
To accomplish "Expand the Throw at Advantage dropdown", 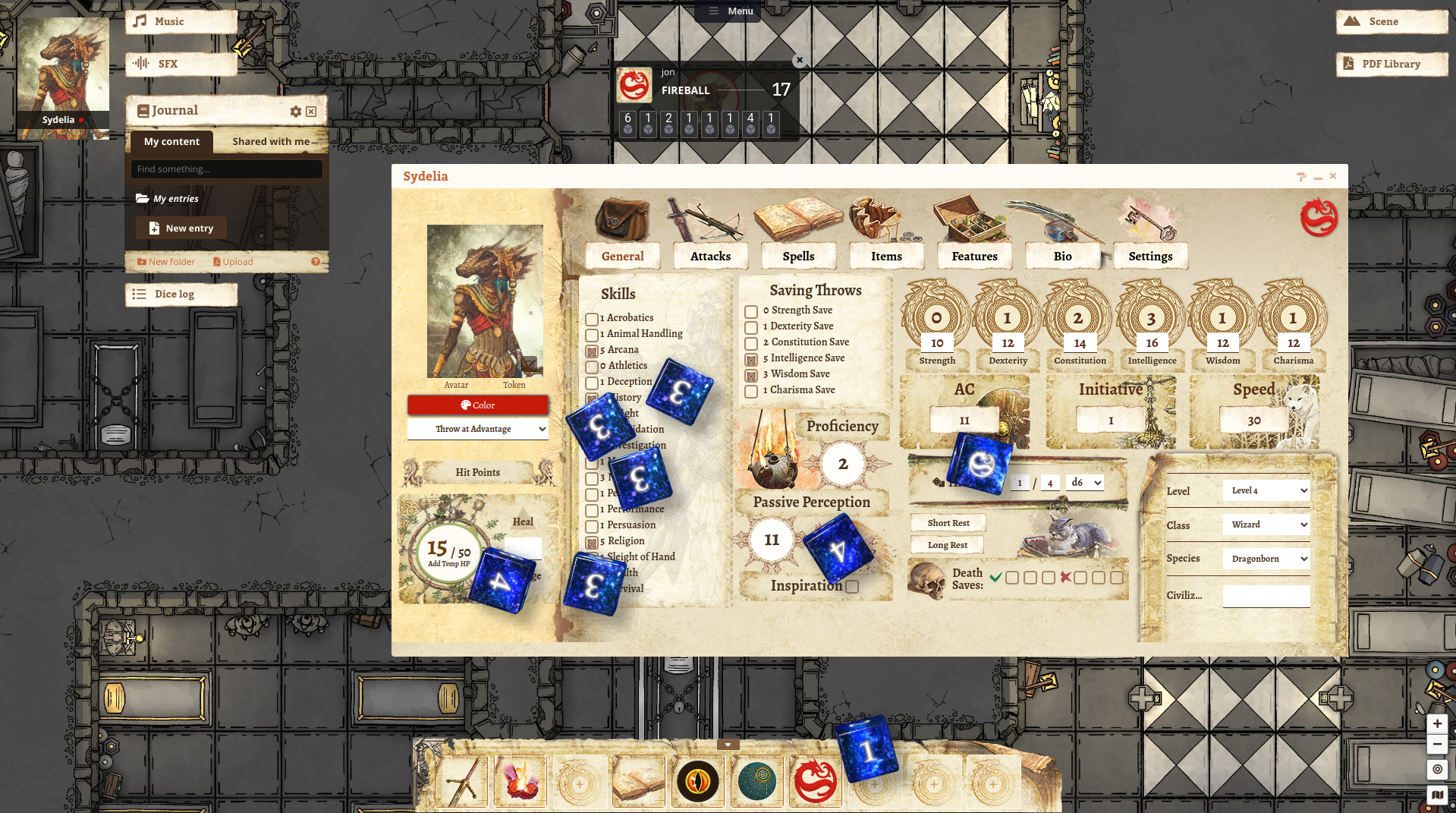I will (x=477, y=429).
